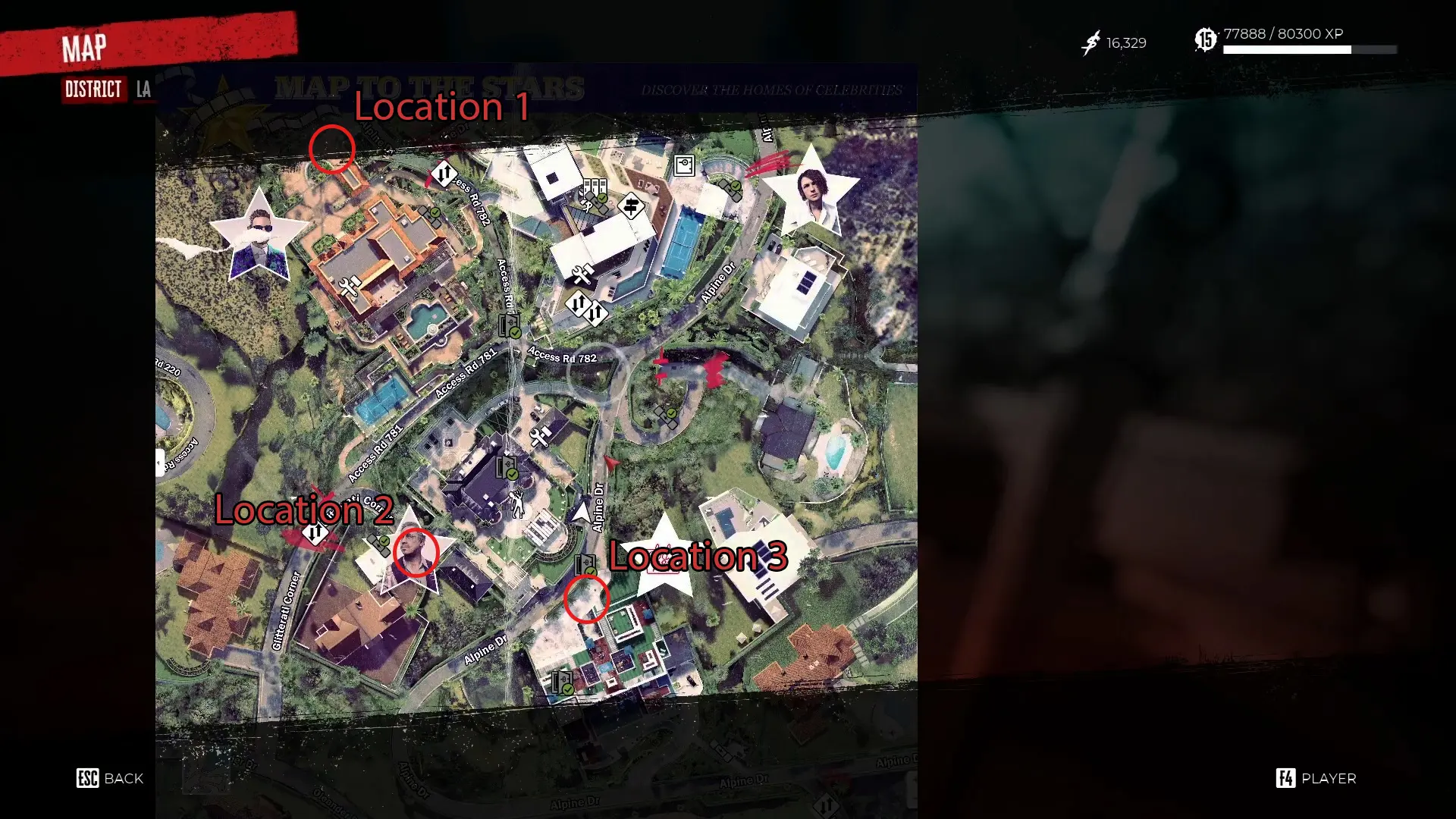1456x819 pixels.
Task: Select the workbench crafting icon at the central mansion
Action: [540, 435]
